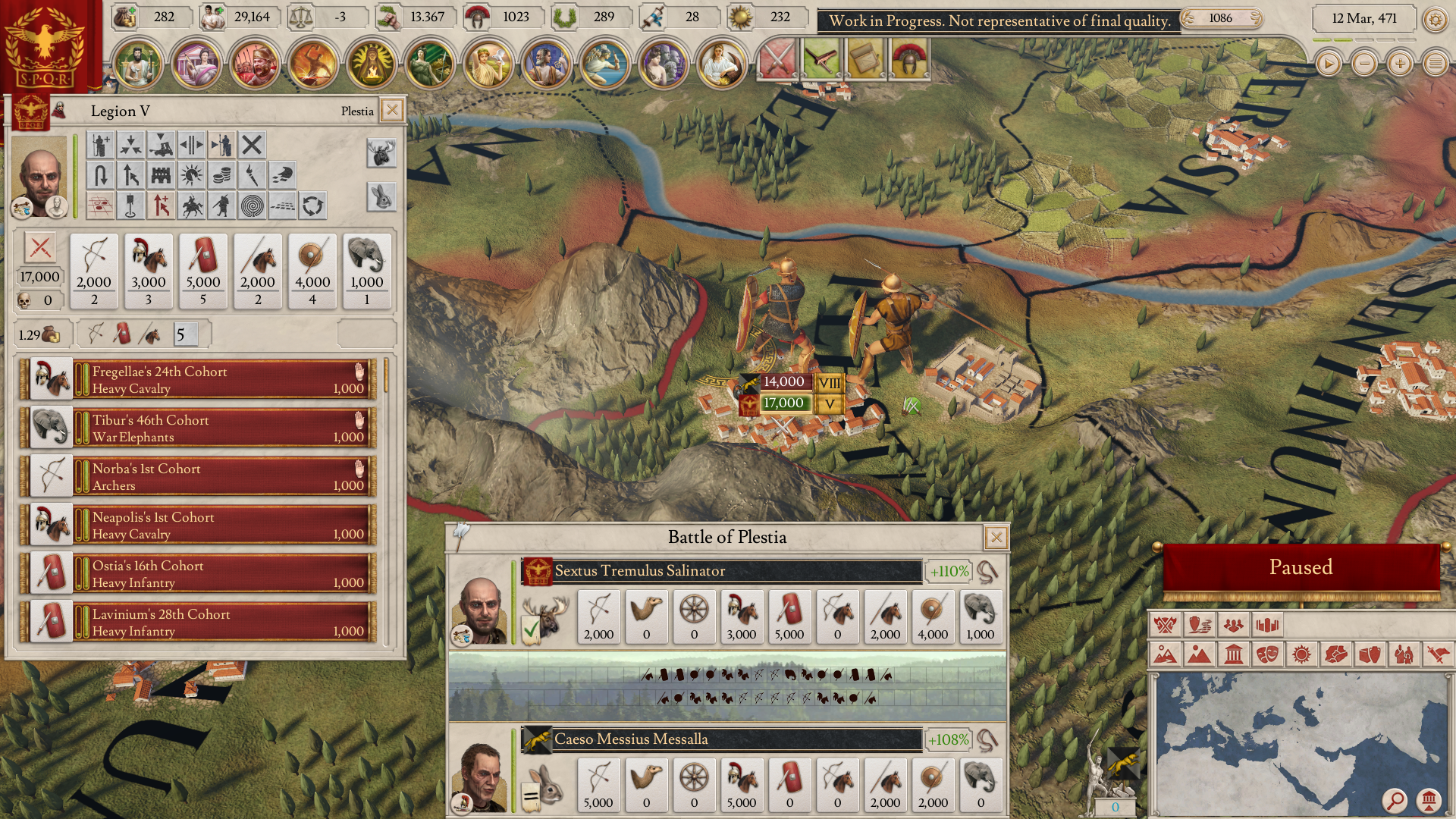
Task: Click the plus button to increase game speed
Action: pos(1399,64)
